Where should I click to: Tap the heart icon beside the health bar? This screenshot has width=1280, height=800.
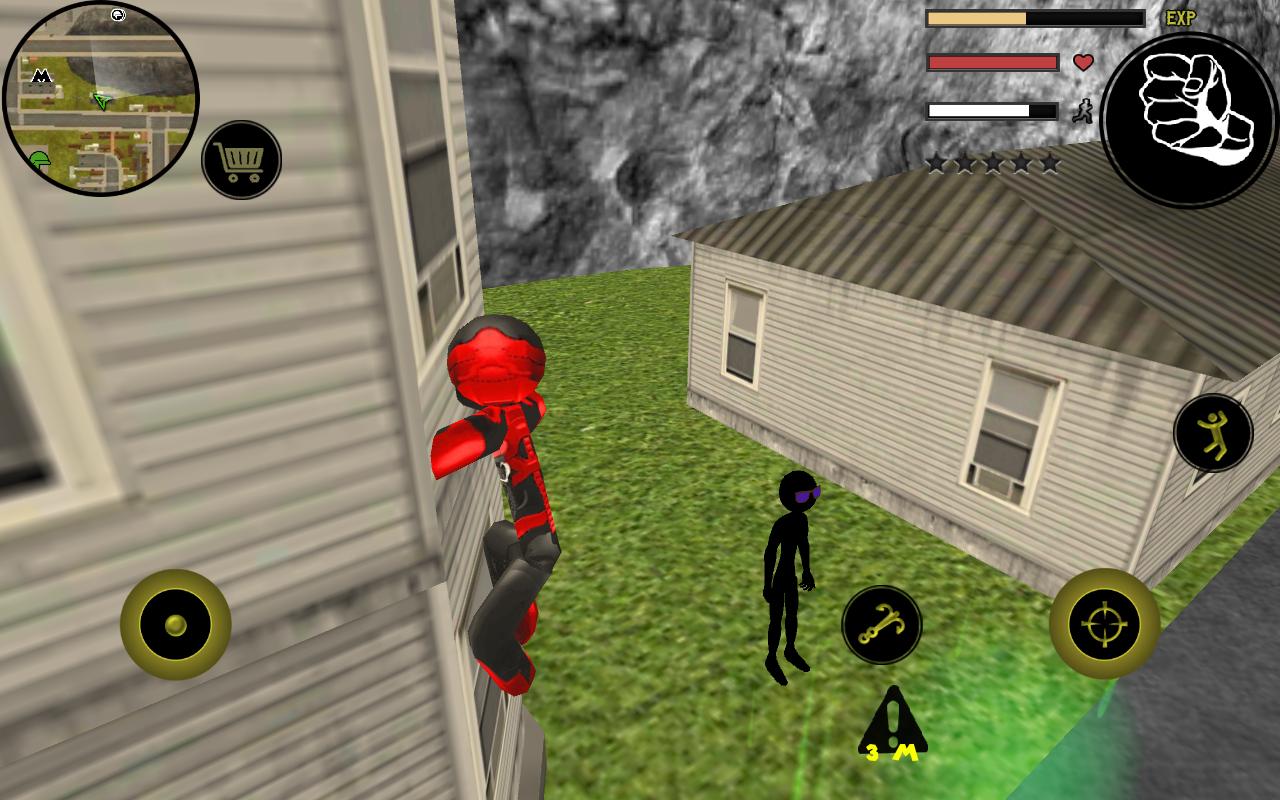(x=1083, y=62)
